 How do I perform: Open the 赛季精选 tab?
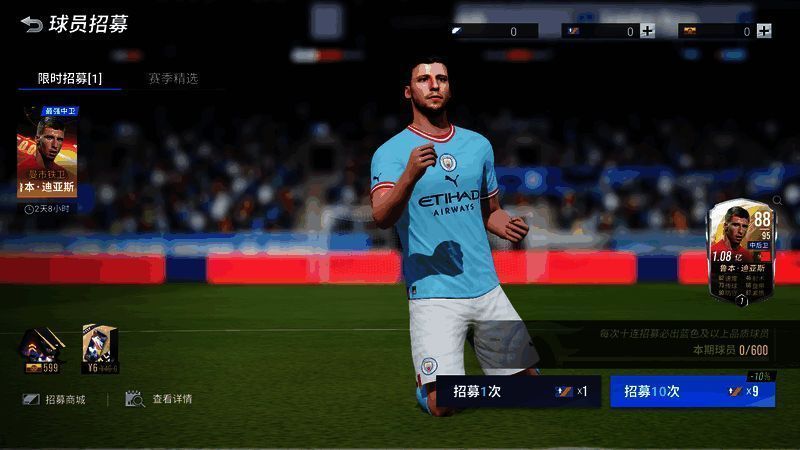pyautogui.click(x=173, y=78)
